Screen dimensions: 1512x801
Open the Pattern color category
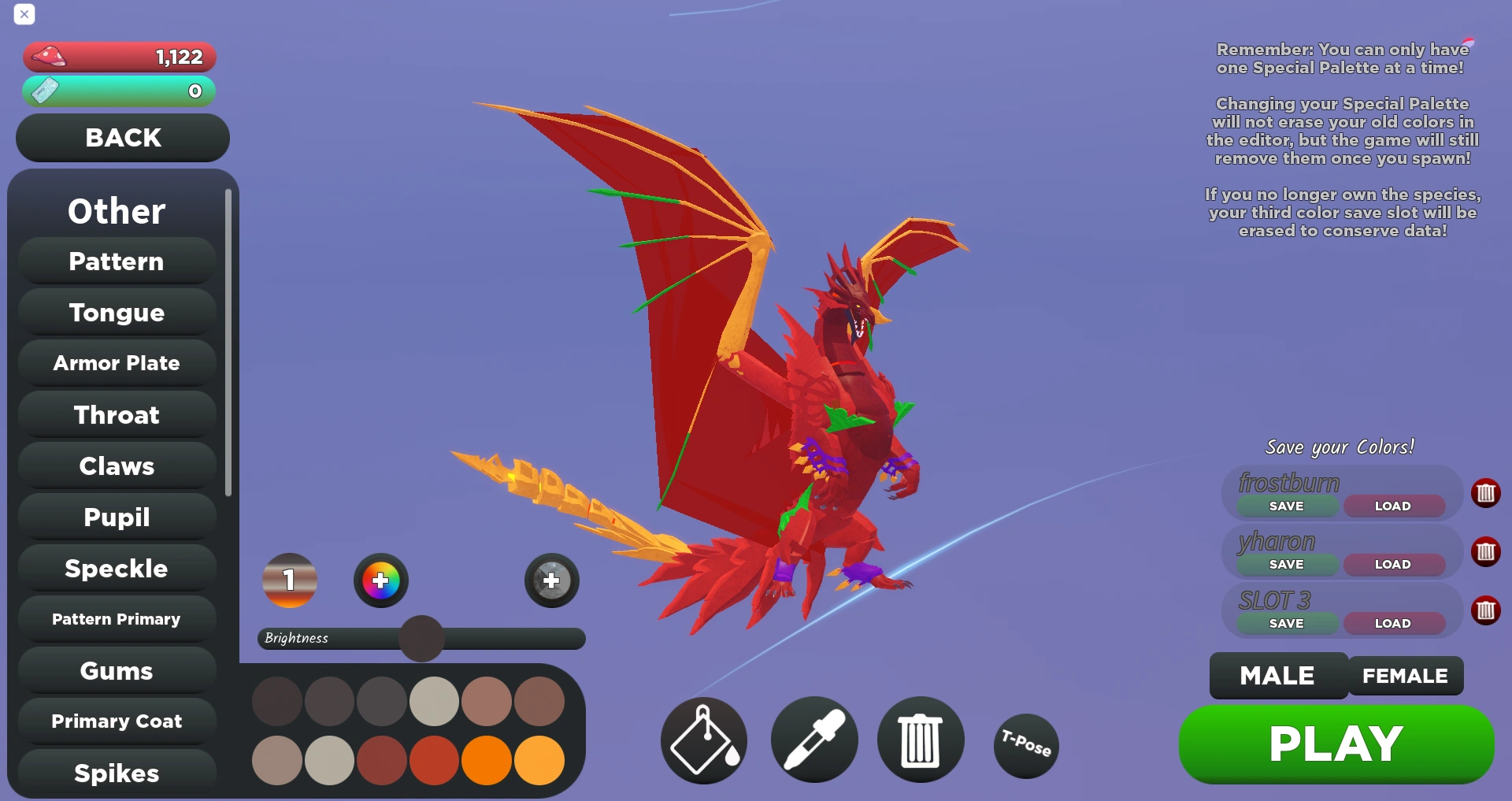coord(116,261)
